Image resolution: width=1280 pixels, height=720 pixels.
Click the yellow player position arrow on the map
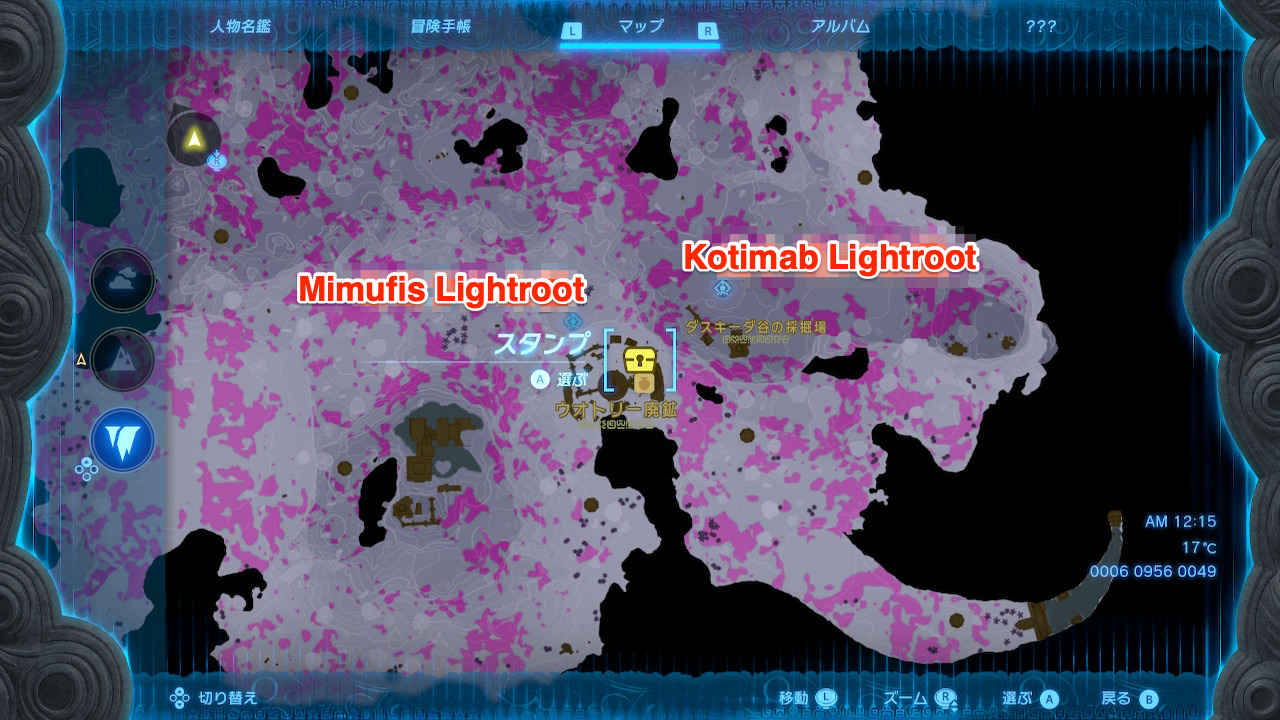point(193,139)
